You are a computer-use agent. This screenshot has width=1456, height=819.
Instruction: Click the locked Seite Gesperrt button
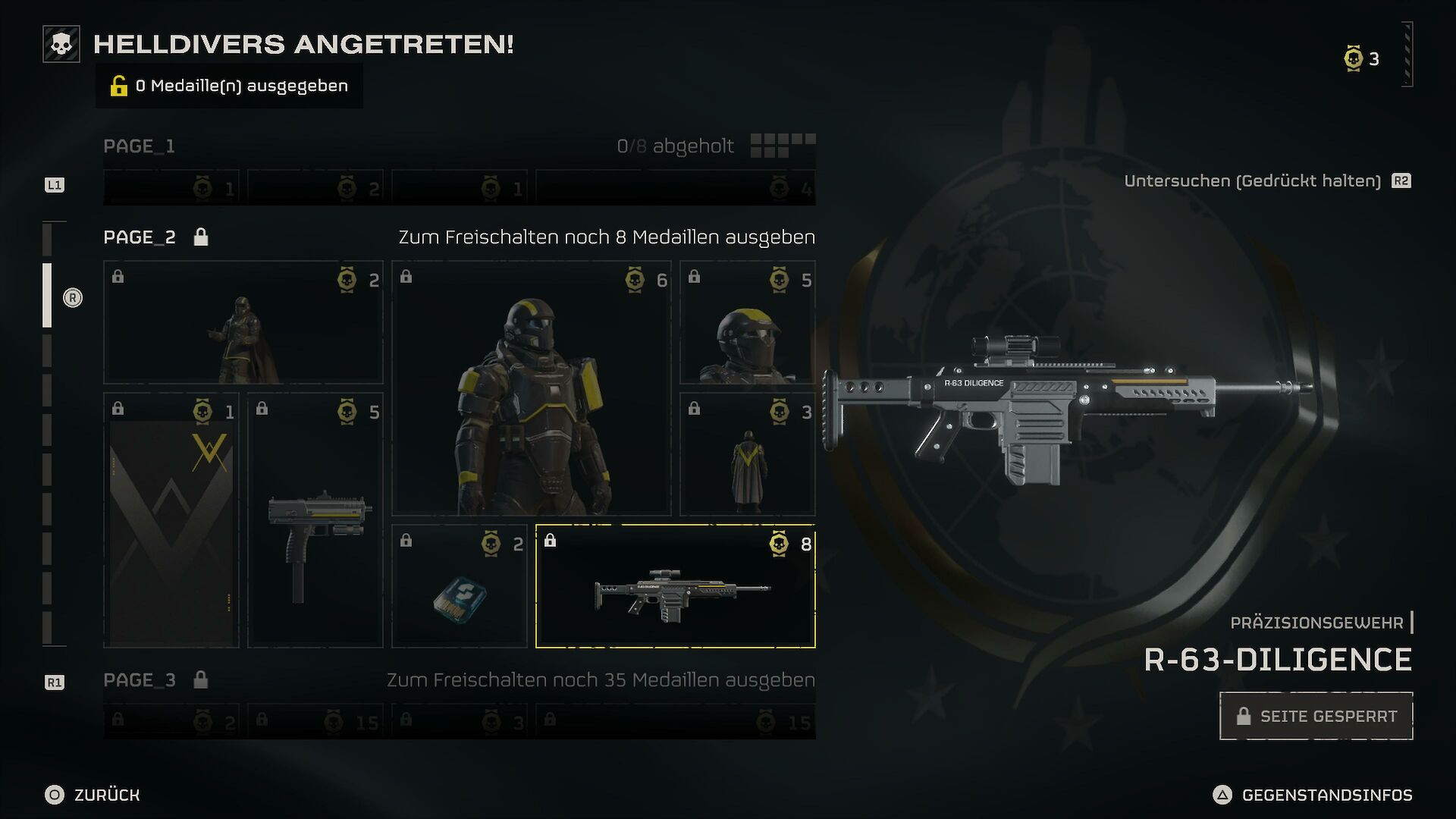[x=1316, y=716]
